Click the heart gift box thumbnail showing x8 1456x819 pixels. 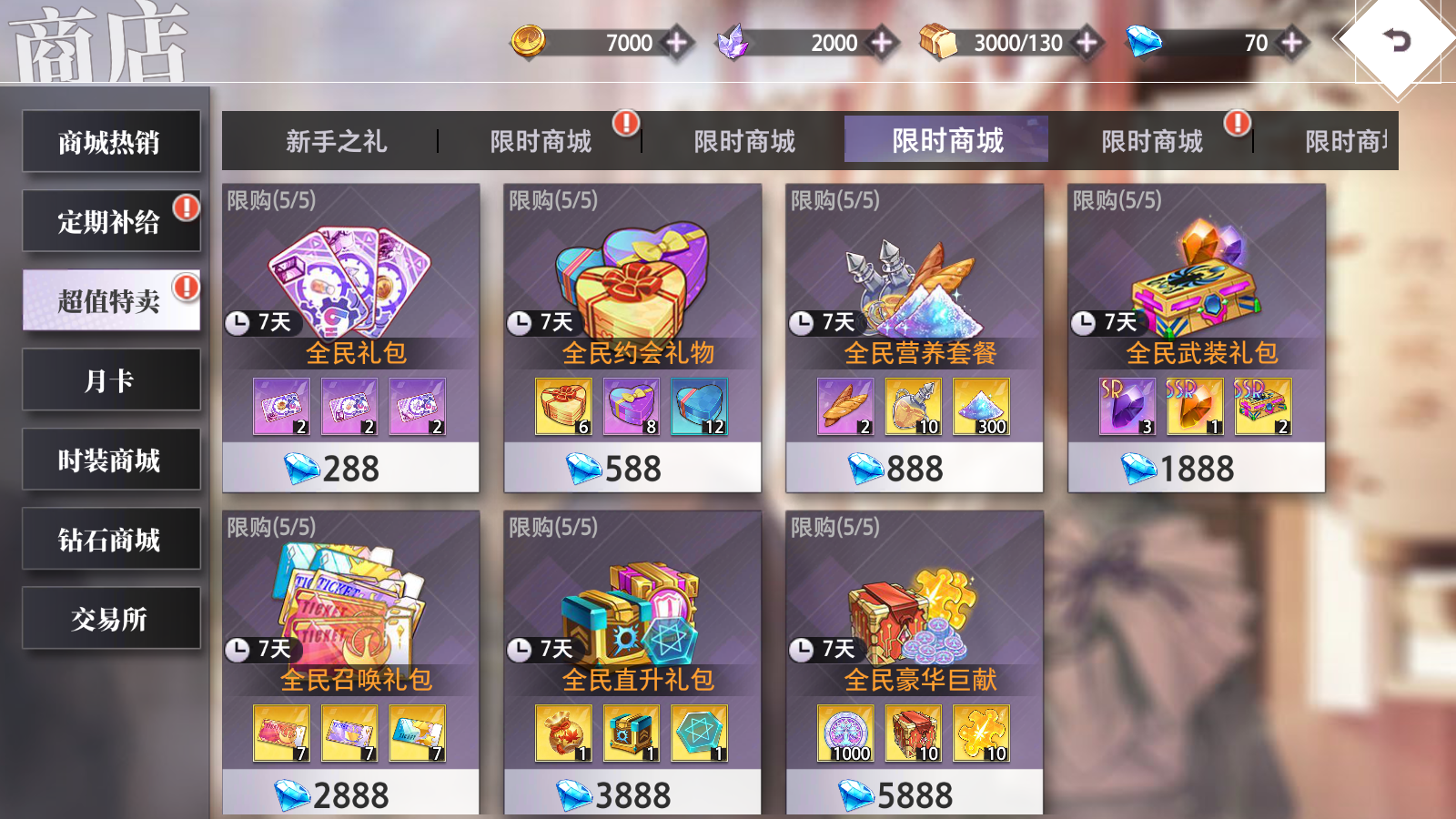point(631,408)
